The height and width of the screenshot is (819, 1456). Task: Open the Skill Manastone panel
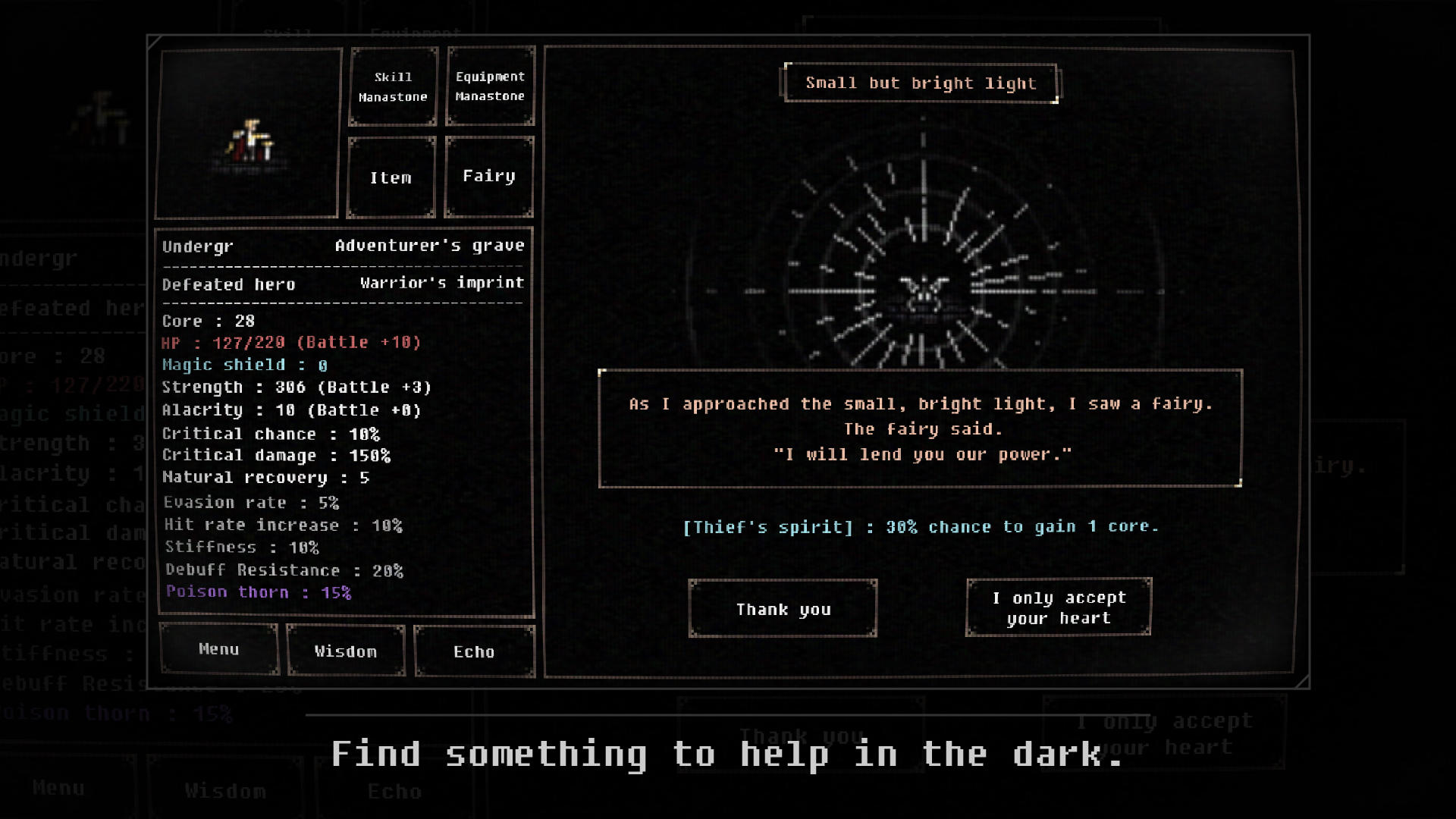pos(392,86)
